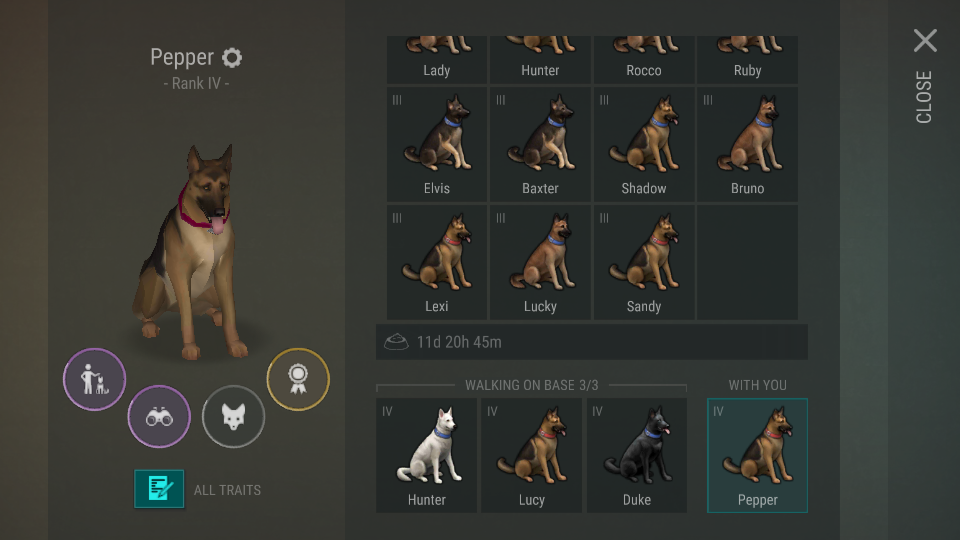Pick the Ruby dog card
This screenshot has width=960, height=540.
(x=747, y=60)
